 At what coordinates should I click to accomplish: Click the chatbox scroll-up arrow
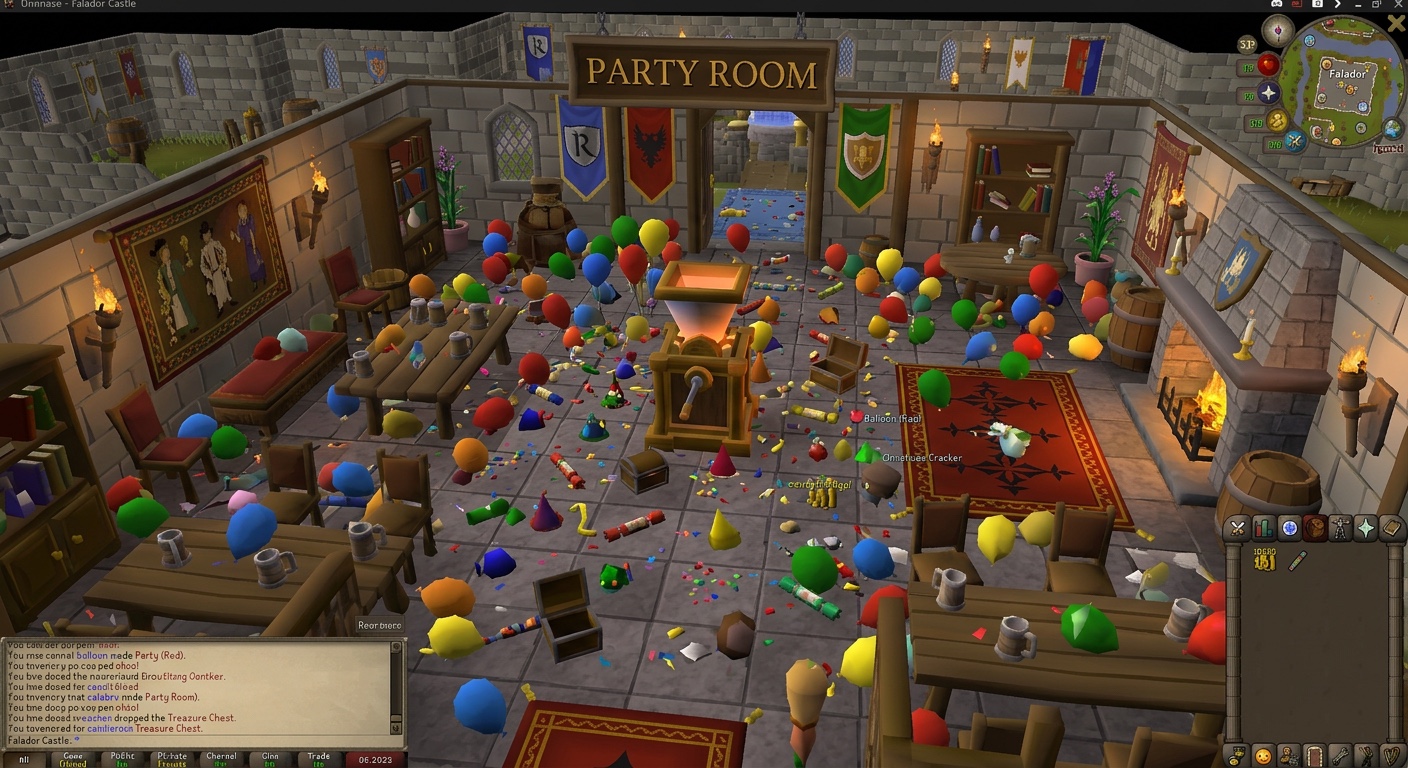coord(397,645)
